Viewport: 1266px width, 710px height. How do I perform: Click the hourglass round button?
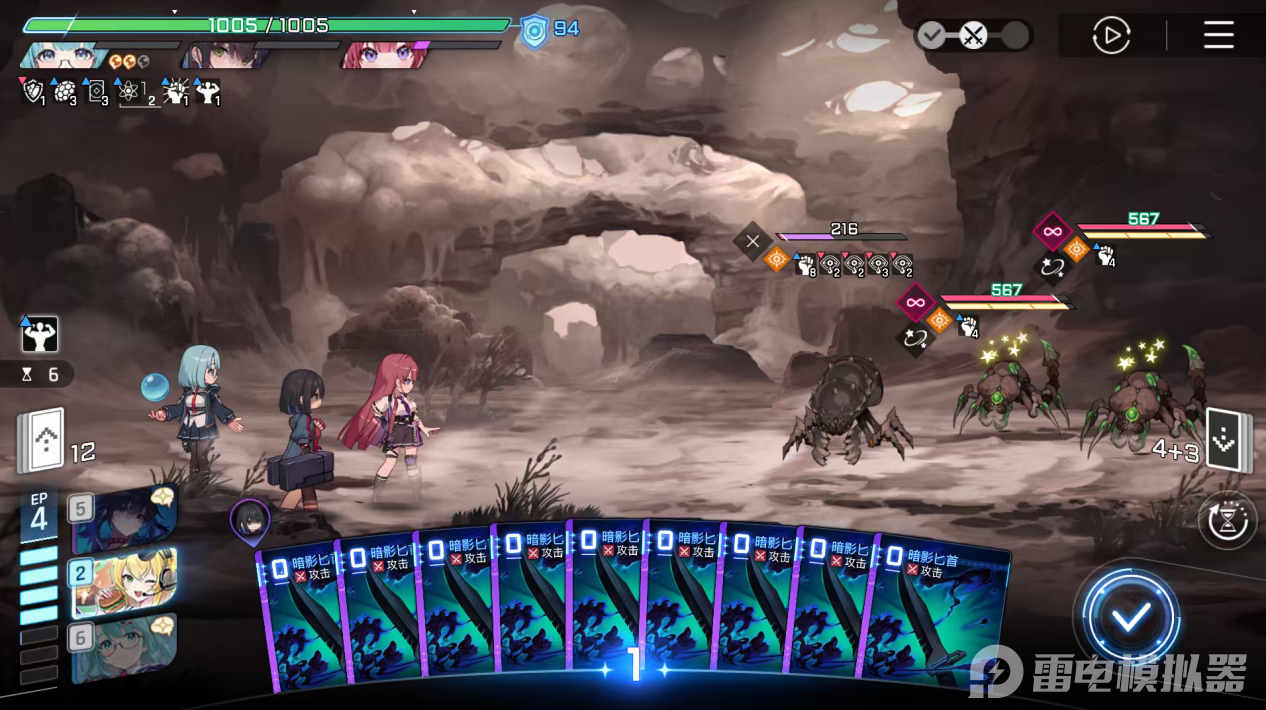coord(1227,520)
